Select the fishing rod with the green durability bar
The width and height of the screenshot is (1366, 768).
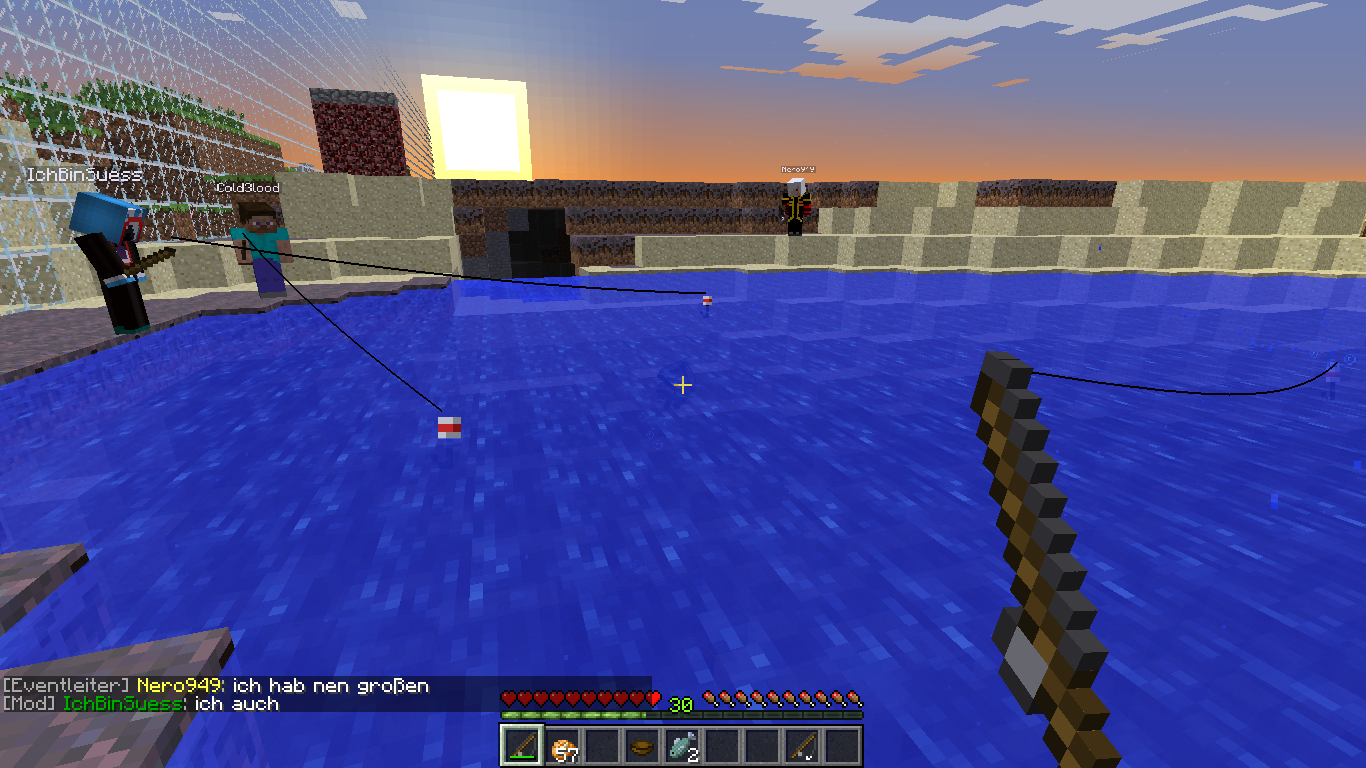(x=521, y=746)
